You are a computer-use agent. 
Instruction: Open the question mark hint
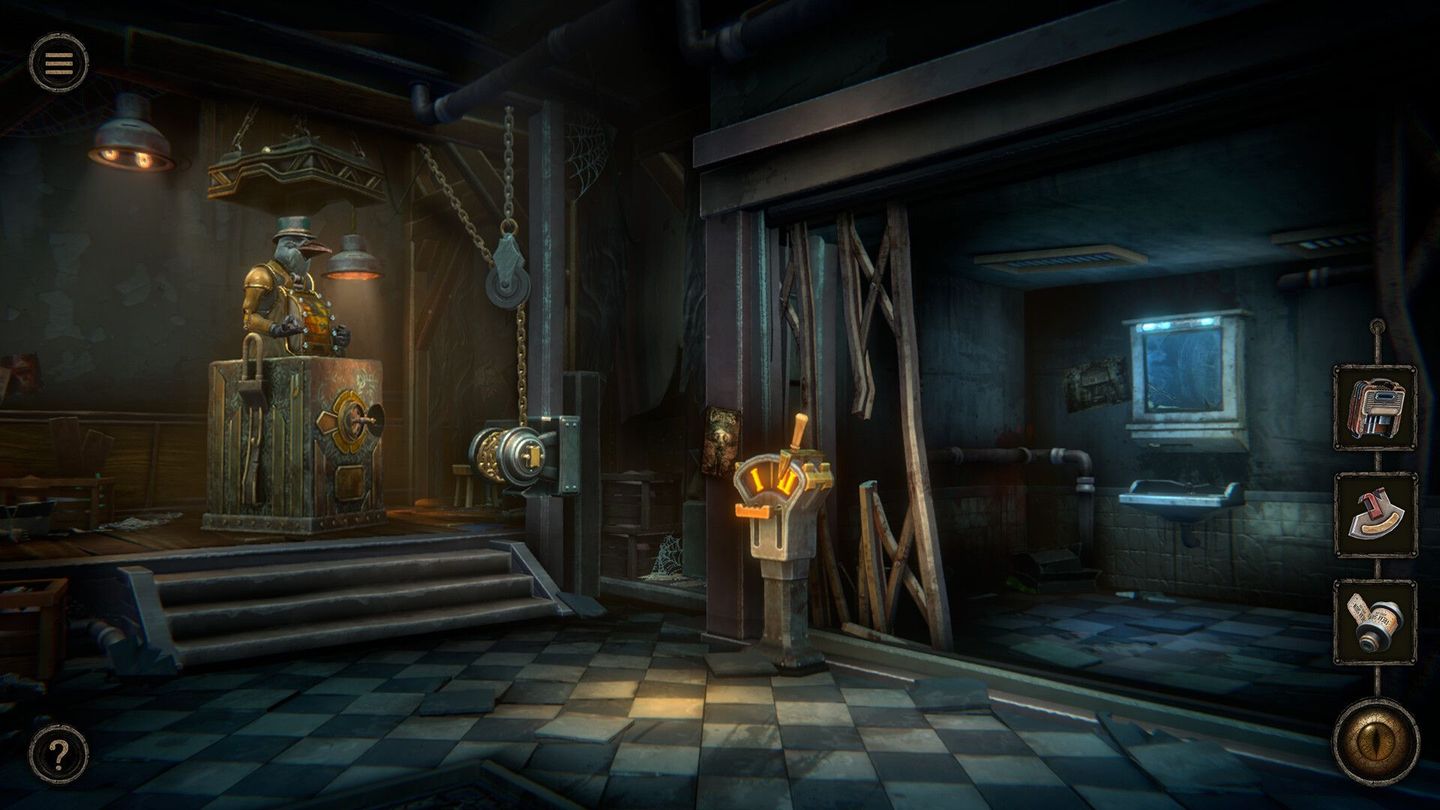(59, 751)
